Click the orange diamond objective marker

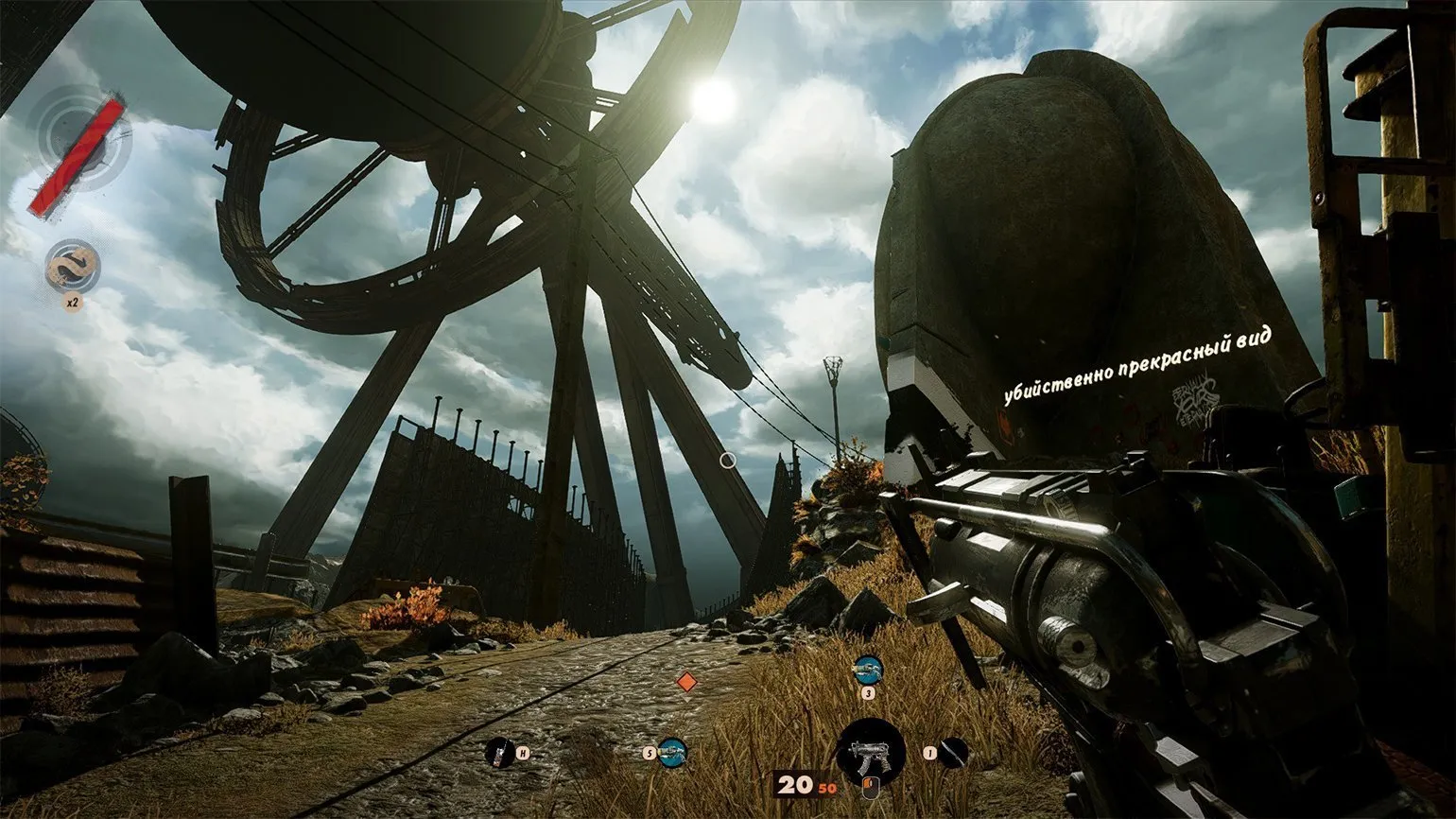tap(686, 682)
